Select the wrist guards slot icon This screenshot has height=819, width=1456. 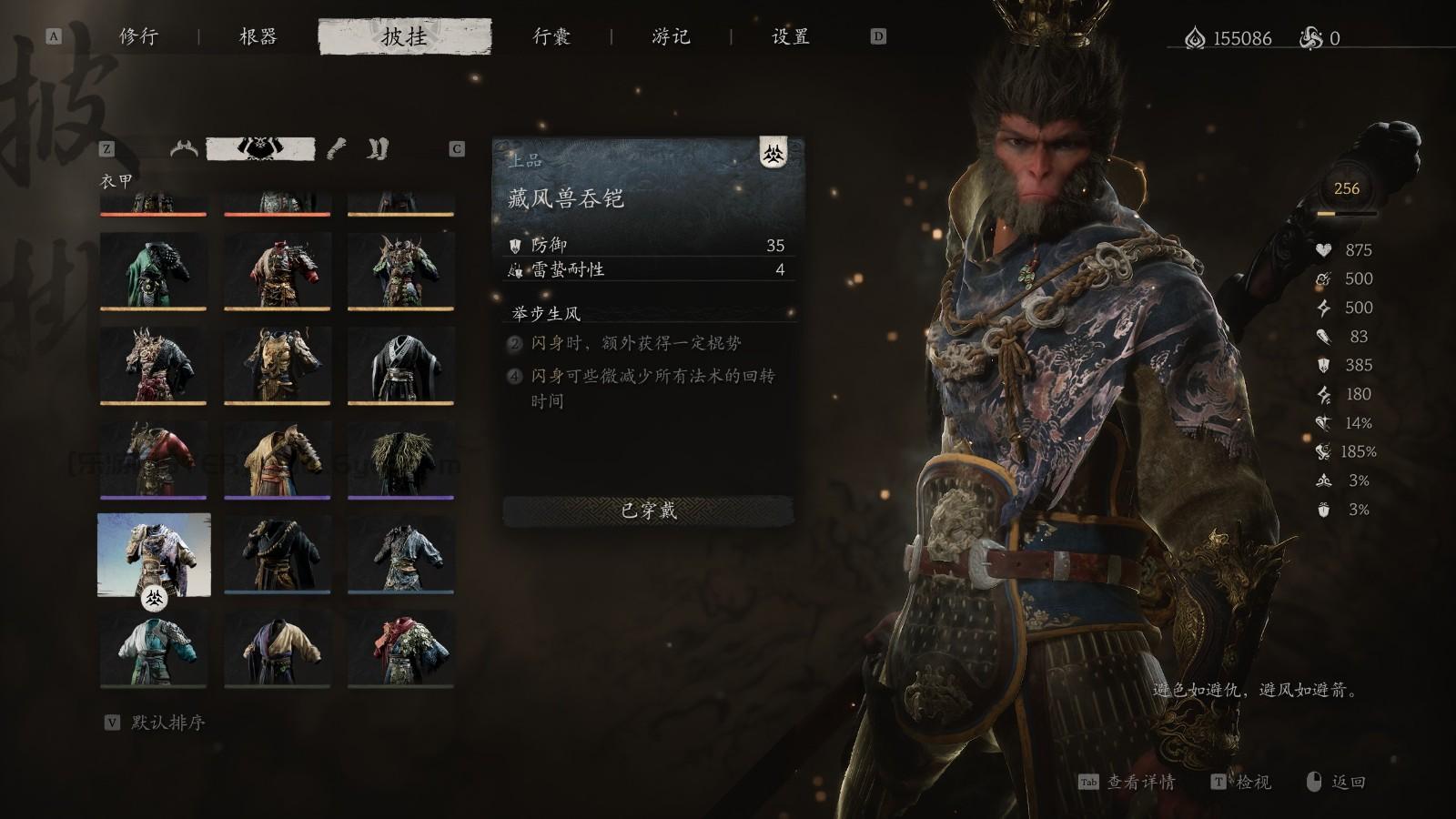pos(338,147)
